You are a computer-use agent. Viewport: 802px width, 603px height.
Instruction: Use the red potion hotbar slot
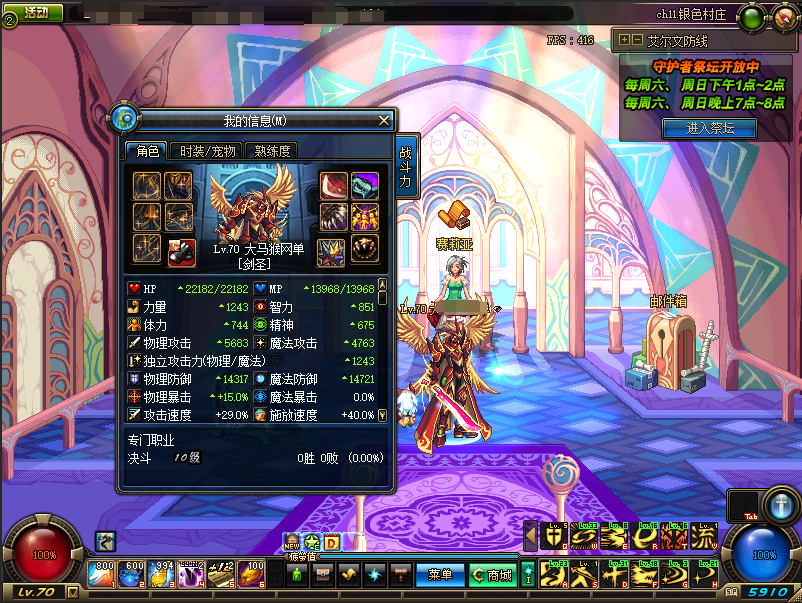(x=104, y=573)
